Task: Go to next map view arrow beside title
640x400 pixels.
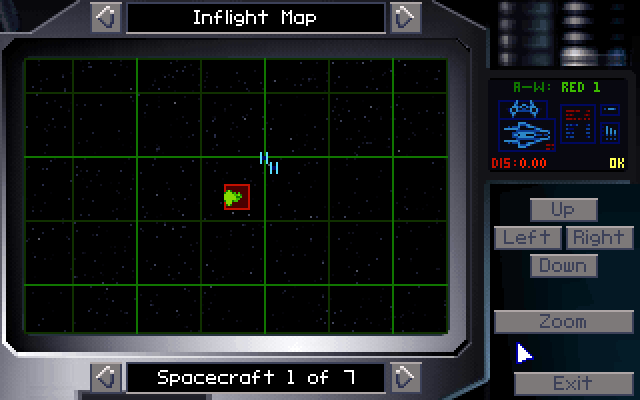Action: (x=403, y=17)
